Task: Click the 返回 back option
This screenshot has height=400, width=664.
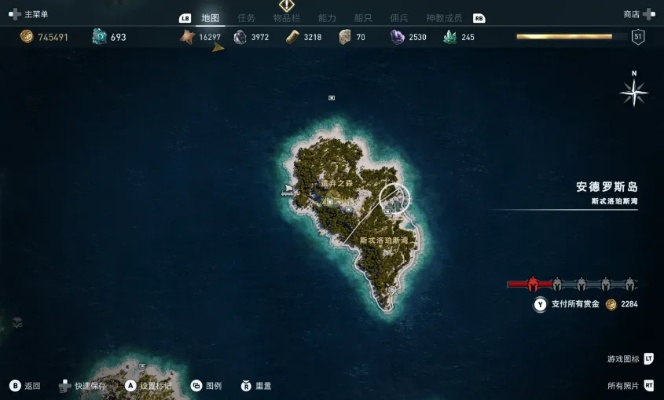Action: pos(26,385)
